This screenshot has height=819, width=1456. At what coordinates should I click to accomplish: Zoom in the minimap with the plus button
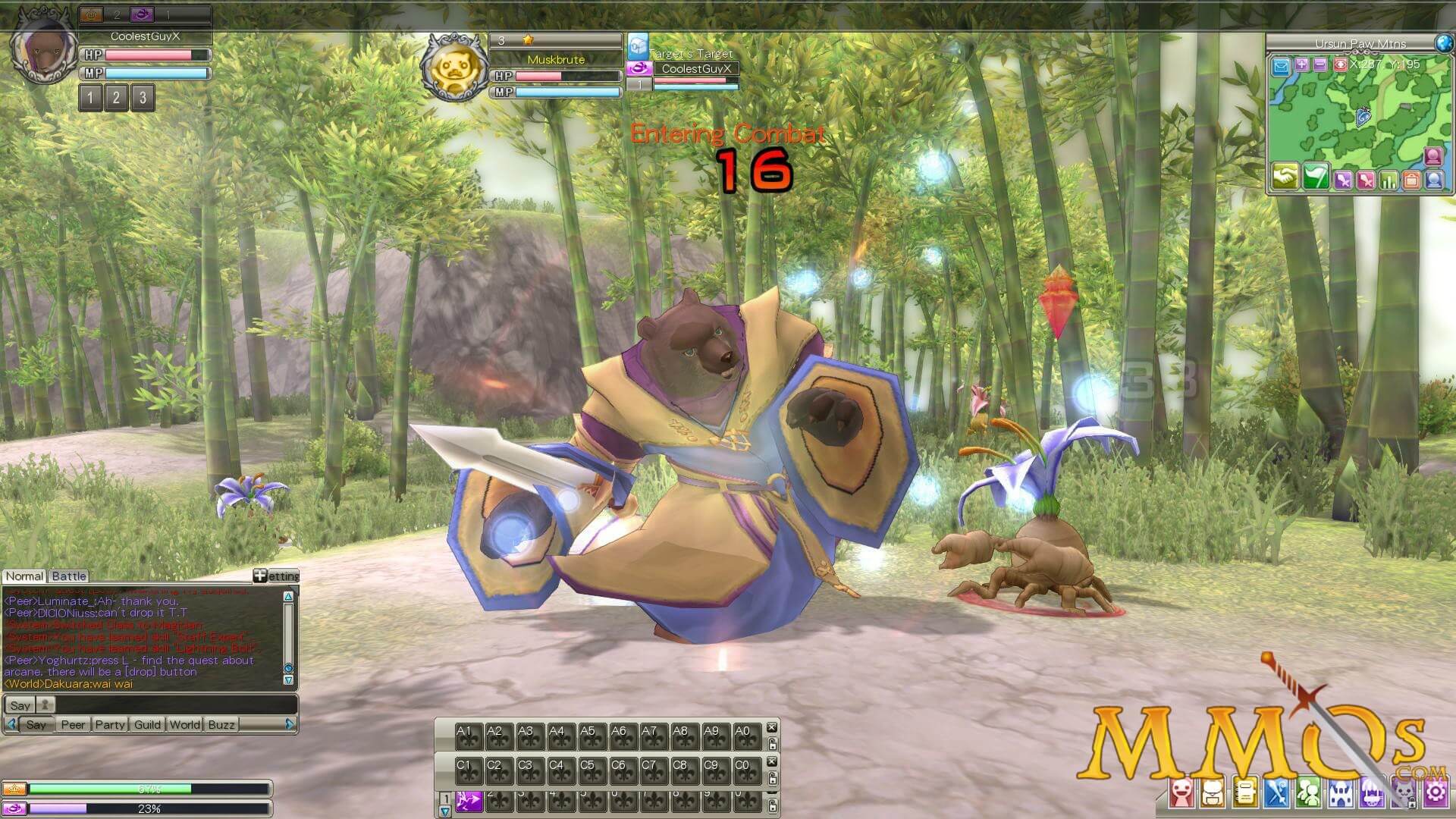tap(1303, 65)
